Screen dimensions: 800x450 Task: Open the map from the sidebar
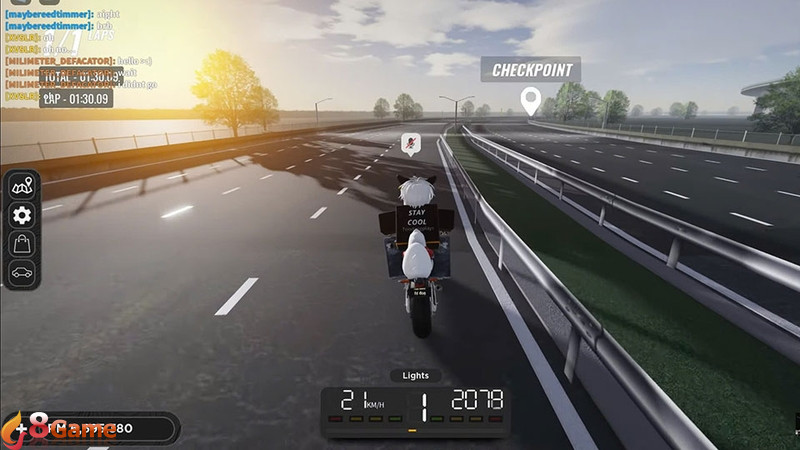21,186
